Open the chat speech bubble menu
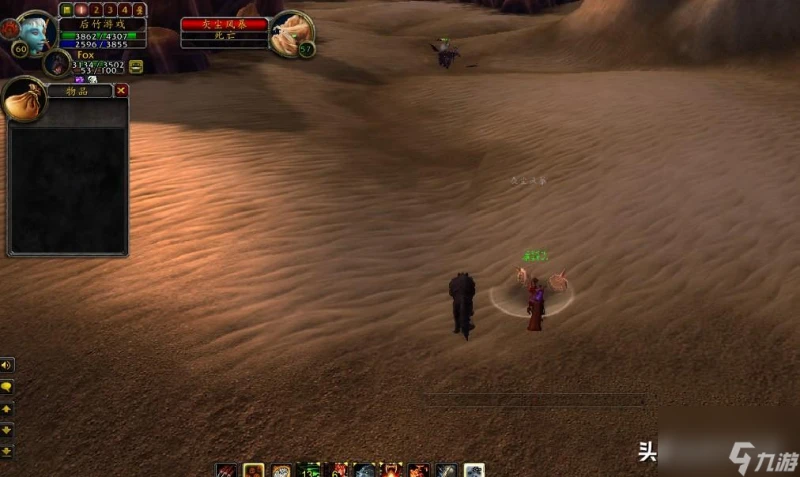 7,387
